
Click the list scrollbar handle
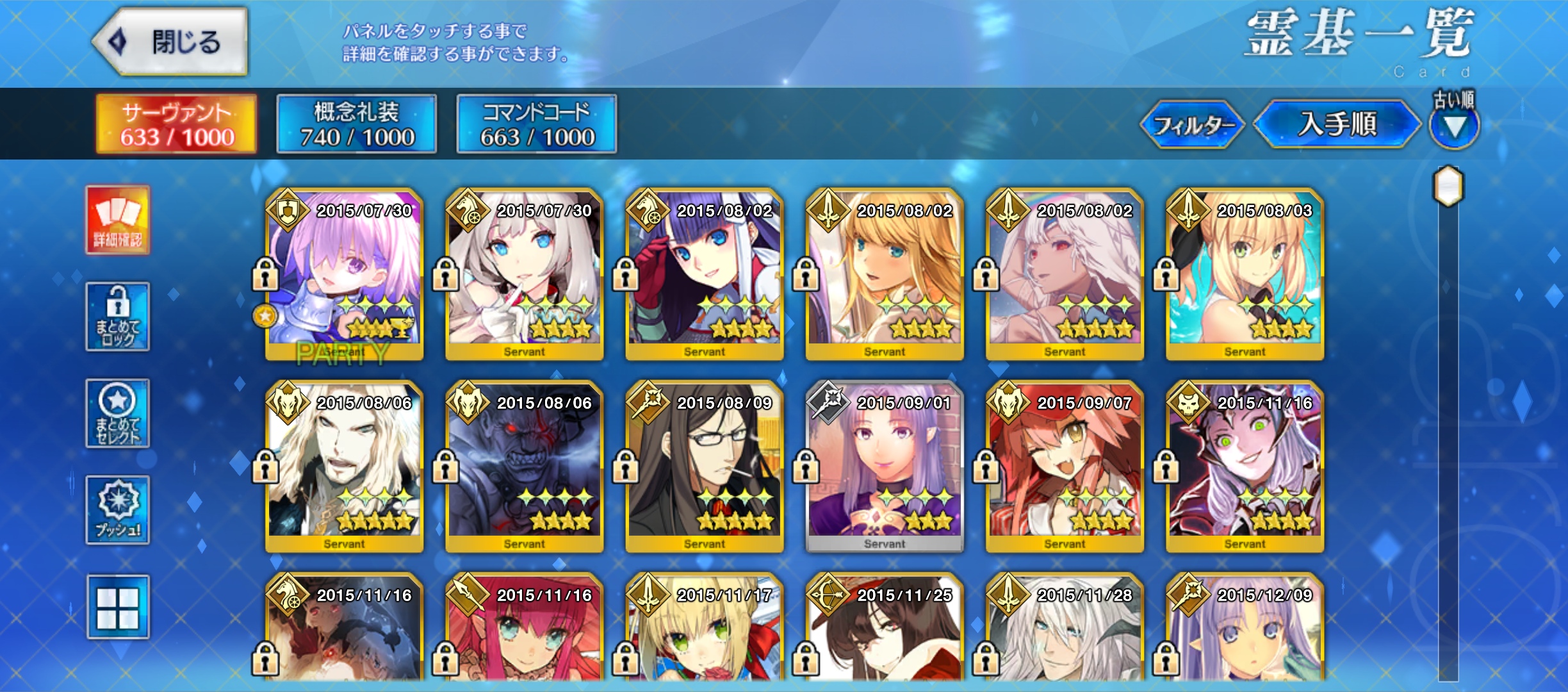pyautogui.click(x=1448, y=186)
